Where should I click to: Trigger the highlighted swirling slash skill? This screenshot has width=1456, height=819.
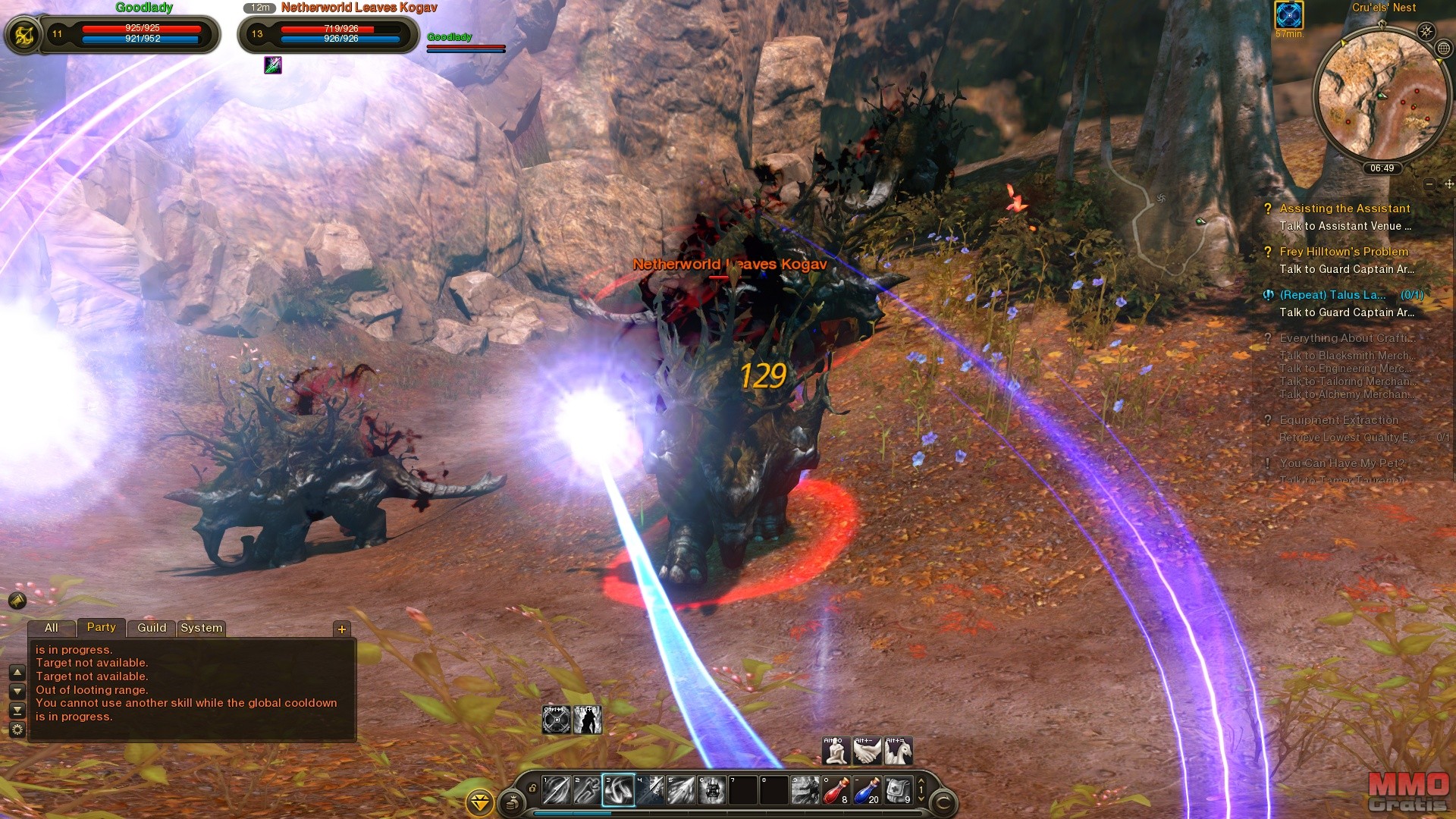pos(618,790)
